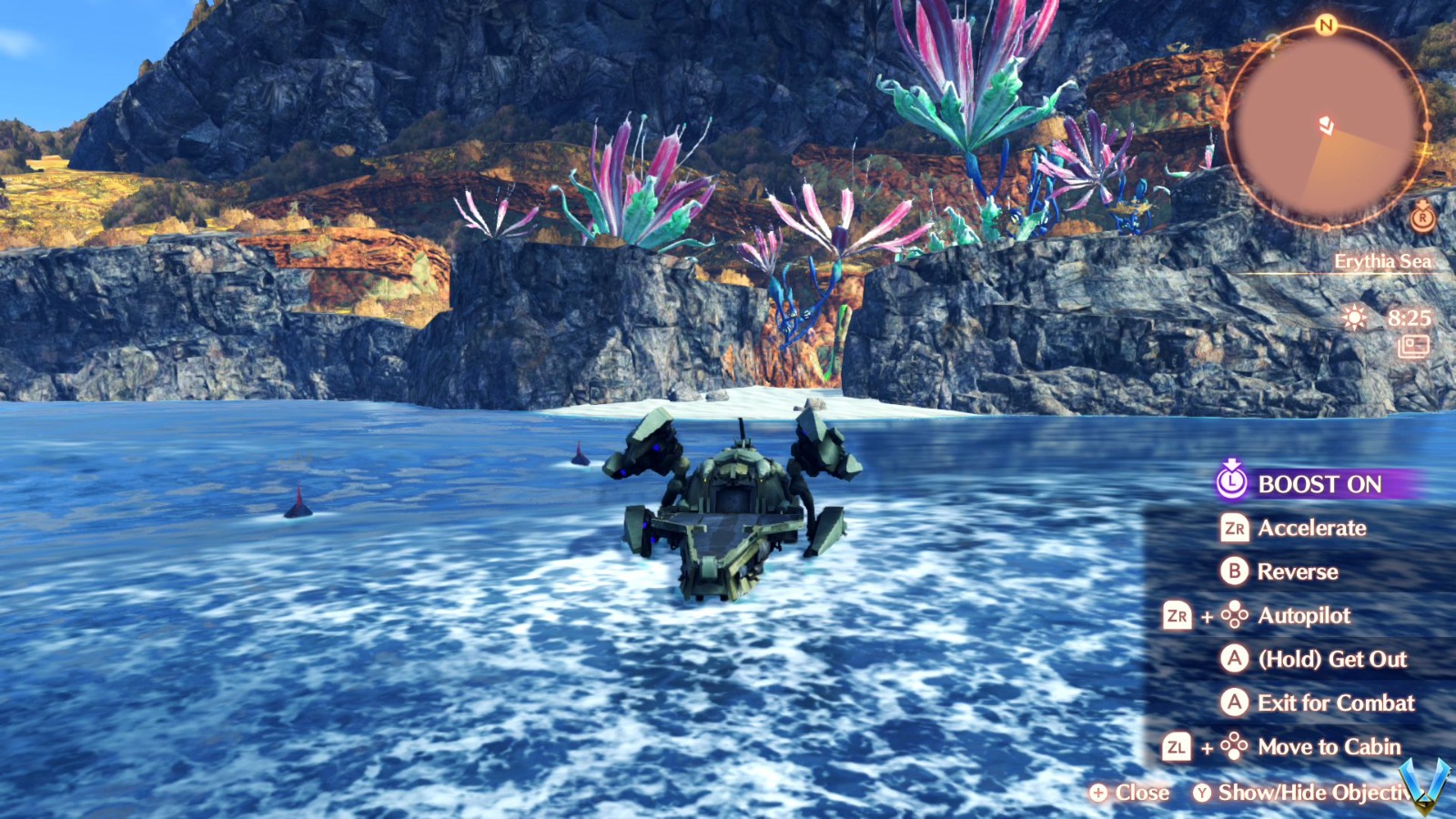Click the B button icon beside Reverse
1456x819 pixels.
pos(1234,572)
